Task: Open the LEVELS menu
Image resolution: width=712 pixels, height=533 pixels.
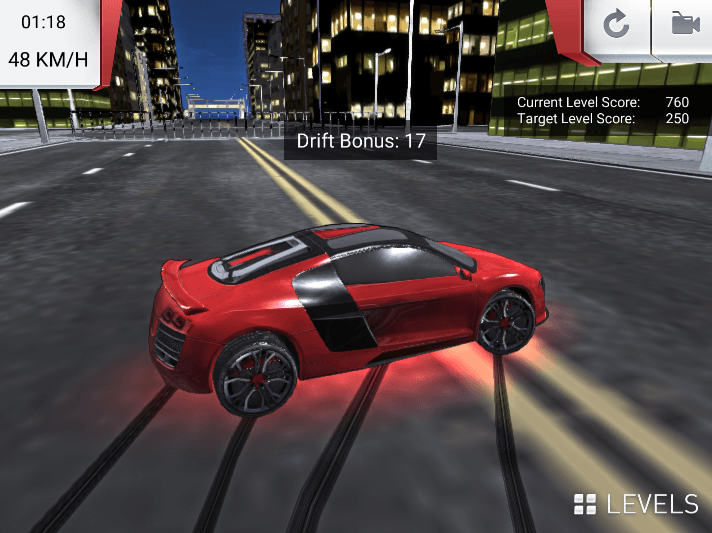Action: (636, 503)
